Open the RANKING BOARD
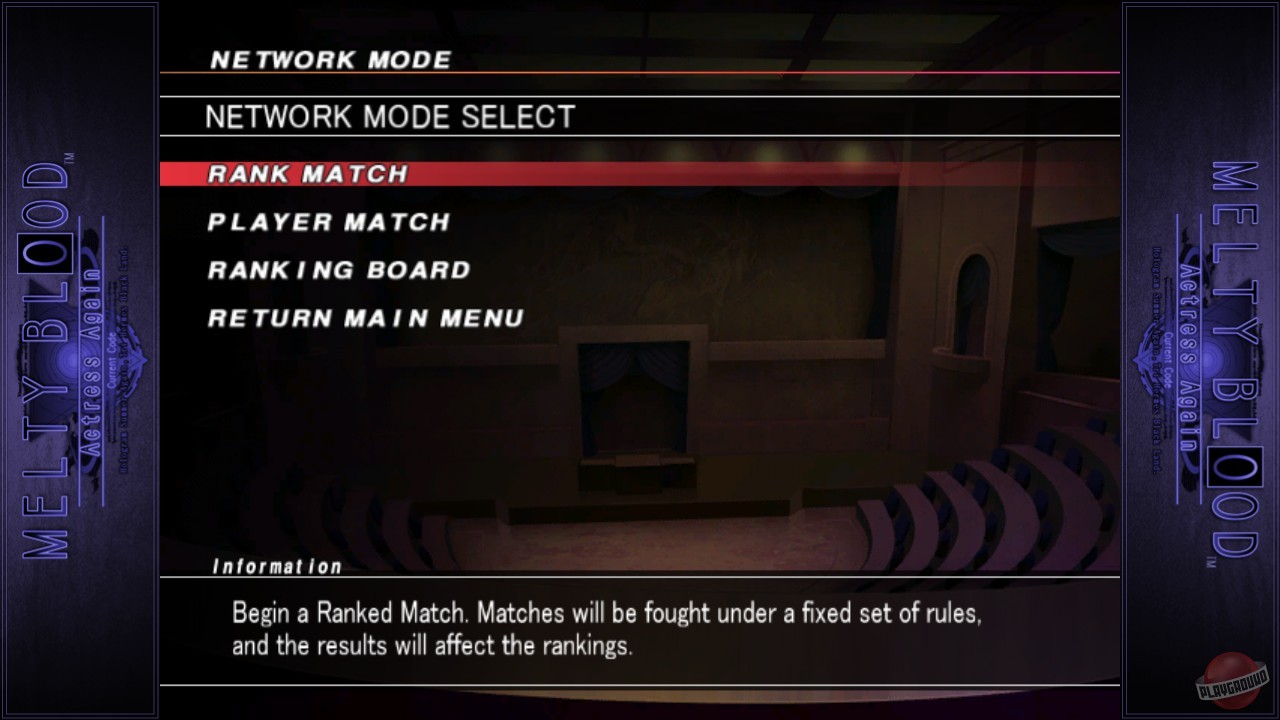This screenshot has width=1280, height=720. pyautogui.click(x=337, y=270)
